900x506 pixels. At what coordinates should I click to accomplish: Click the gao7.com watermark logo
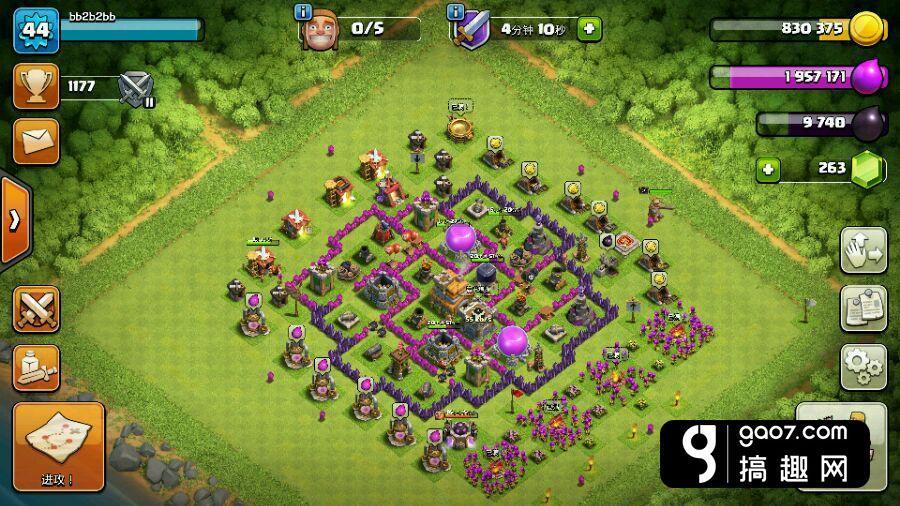coord(764,453)
